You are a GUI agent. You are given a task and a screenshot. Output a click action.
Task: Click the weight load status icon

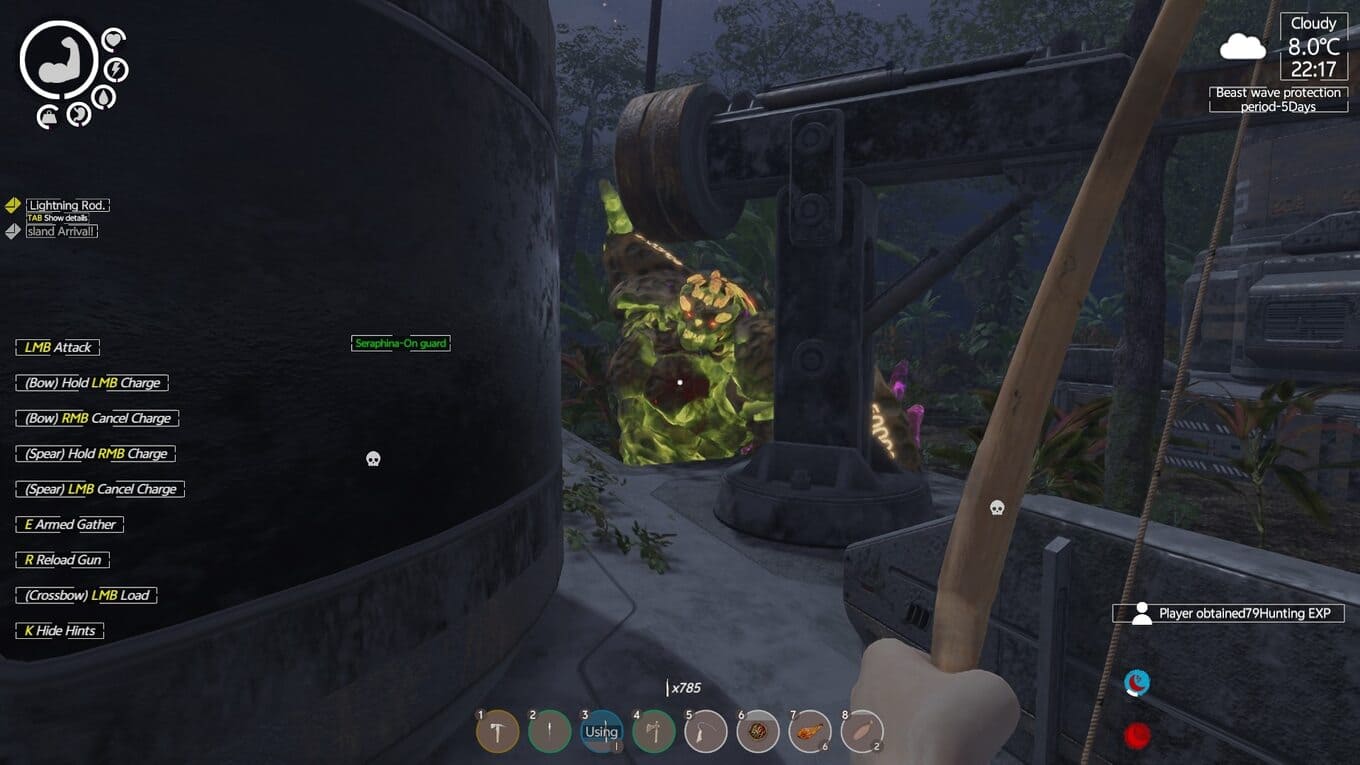pyautogui.click(x=47, y=118)
